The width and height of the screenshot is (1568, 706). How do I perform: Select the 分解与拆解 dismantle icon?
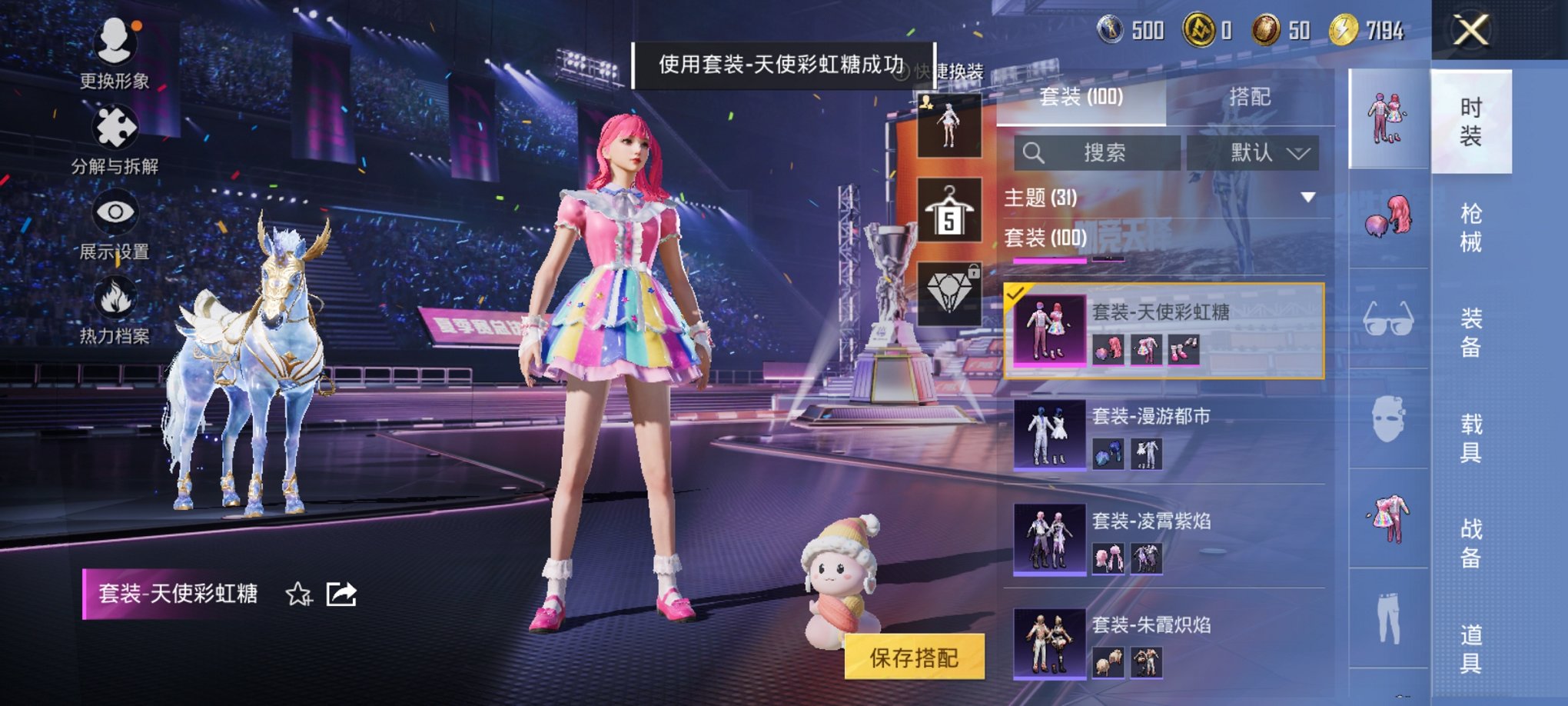115,127
